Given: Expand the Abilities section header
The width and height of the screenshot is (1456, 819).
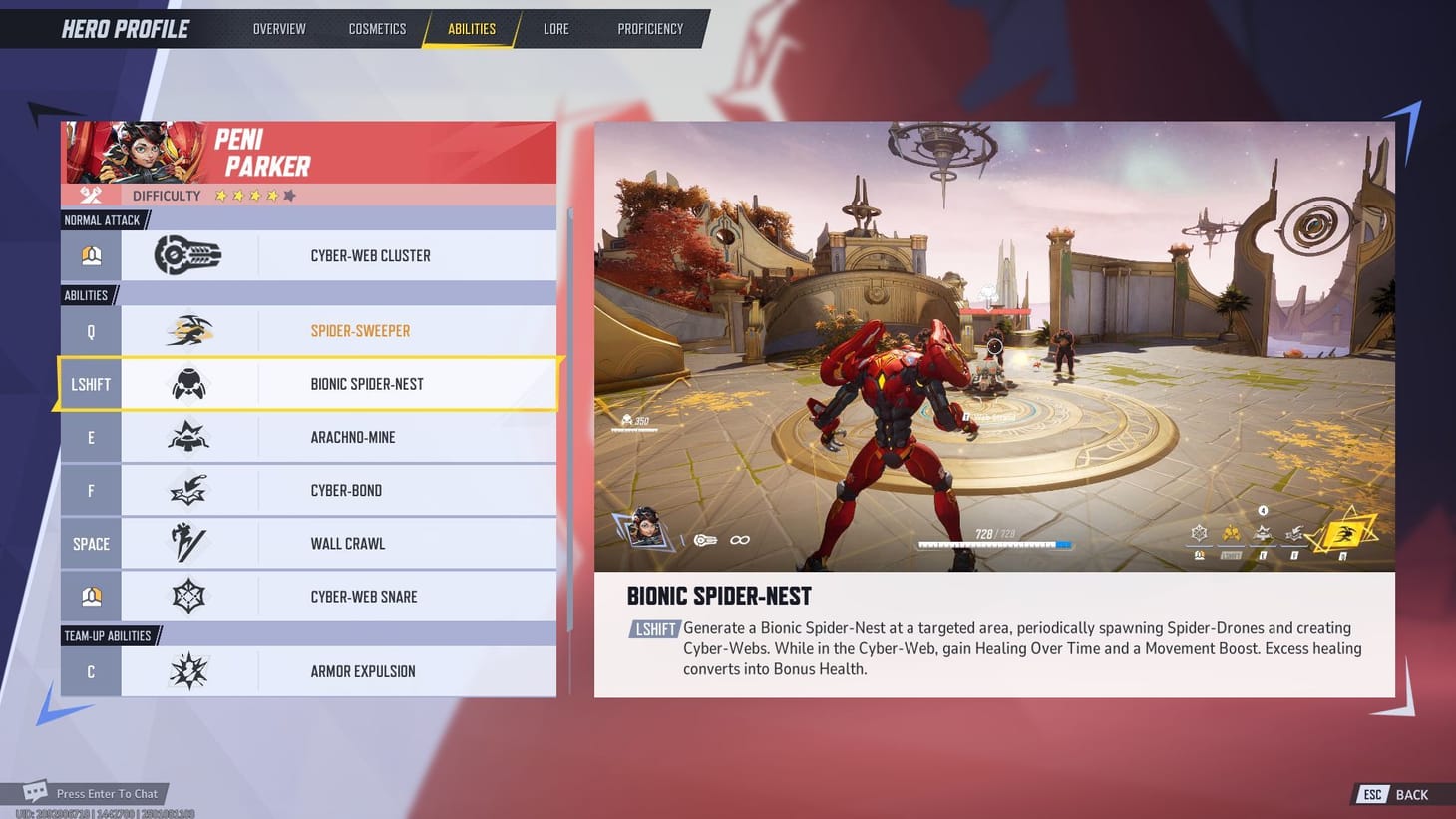Looking at the screenshot, I should pos(88,295).
